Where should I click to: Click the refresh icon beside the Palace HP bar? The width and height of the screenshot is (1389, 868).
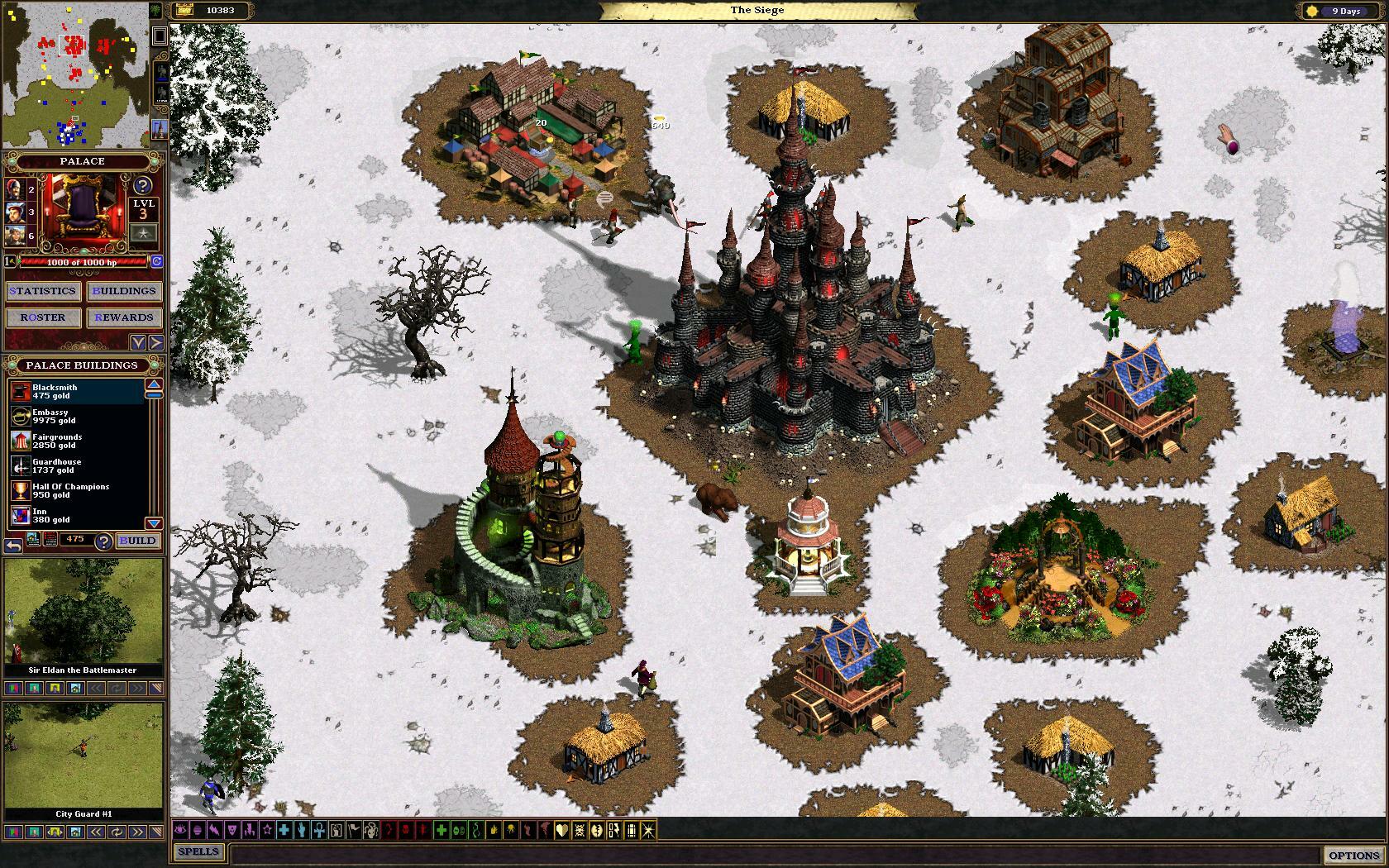click(155, 261)
